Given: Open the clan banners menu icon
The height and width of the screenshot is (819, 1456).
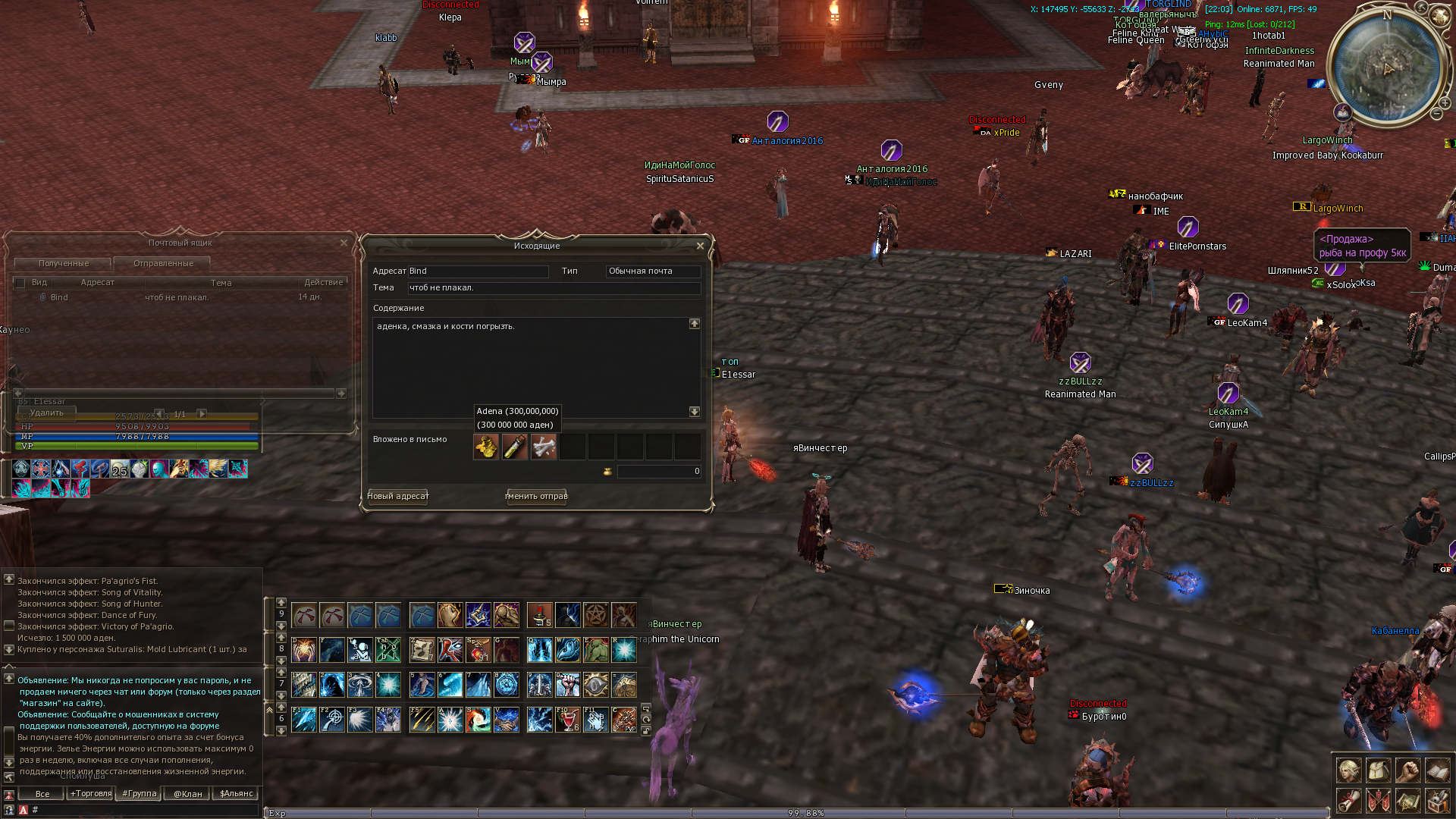Looking at the screenshot, I should tap(1378, 800).
